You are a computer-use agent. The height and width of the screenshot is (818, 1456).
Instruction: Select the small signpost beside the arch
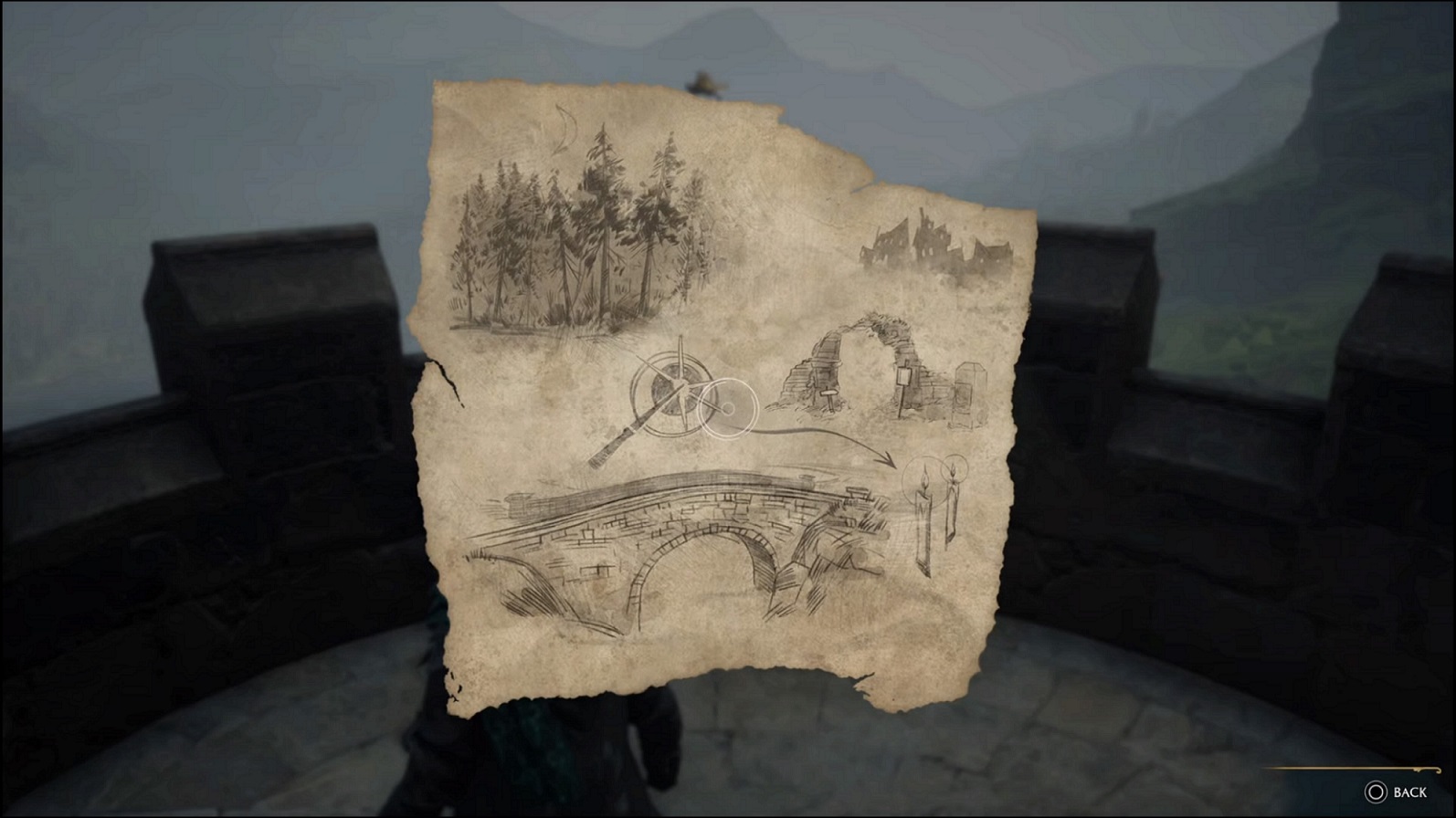tap(904, 379)
